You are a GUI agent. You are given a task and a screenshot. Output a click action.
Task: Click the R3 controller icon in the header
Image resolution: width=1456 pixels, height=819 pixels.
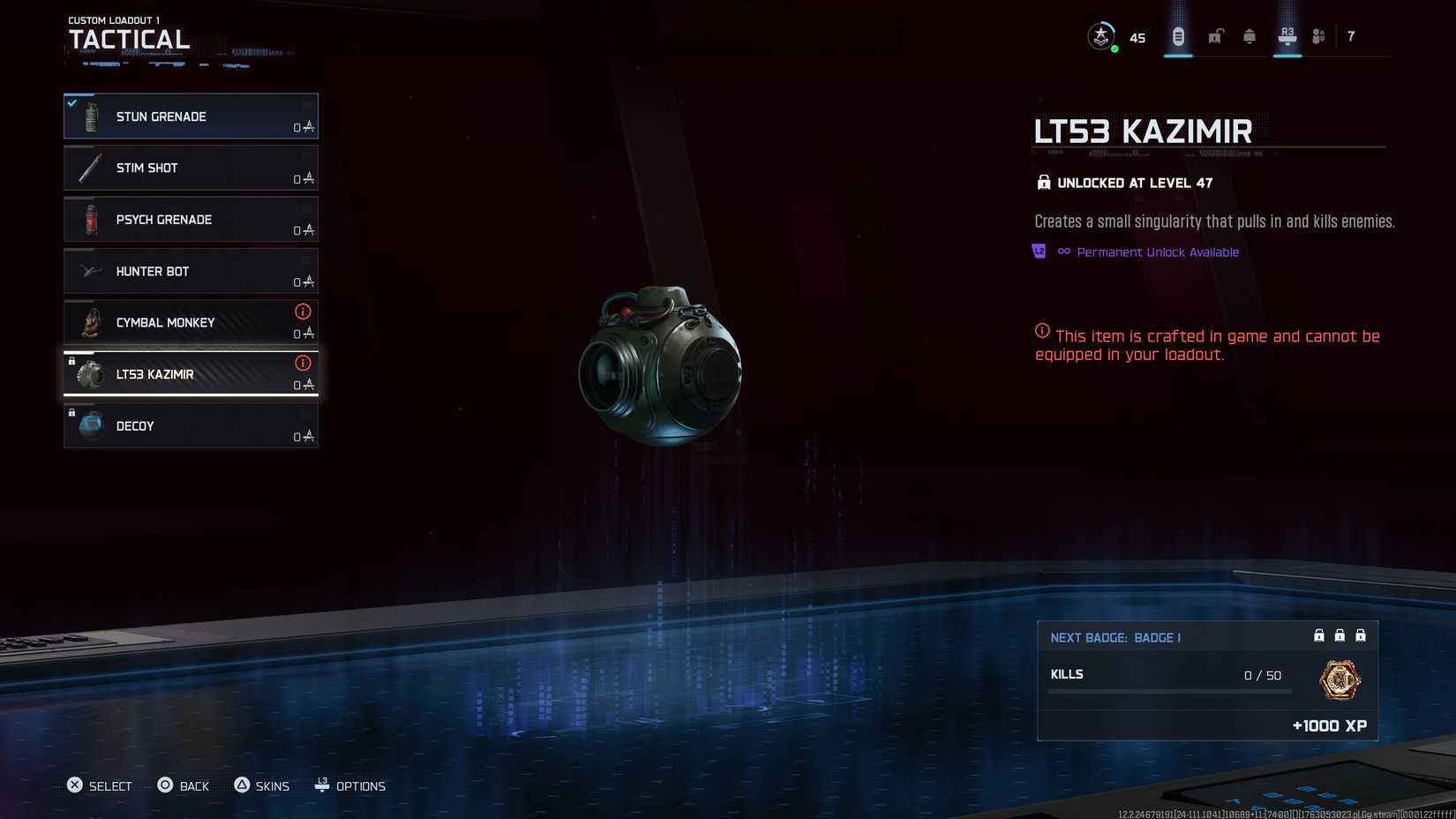[x=1286, y=35]
